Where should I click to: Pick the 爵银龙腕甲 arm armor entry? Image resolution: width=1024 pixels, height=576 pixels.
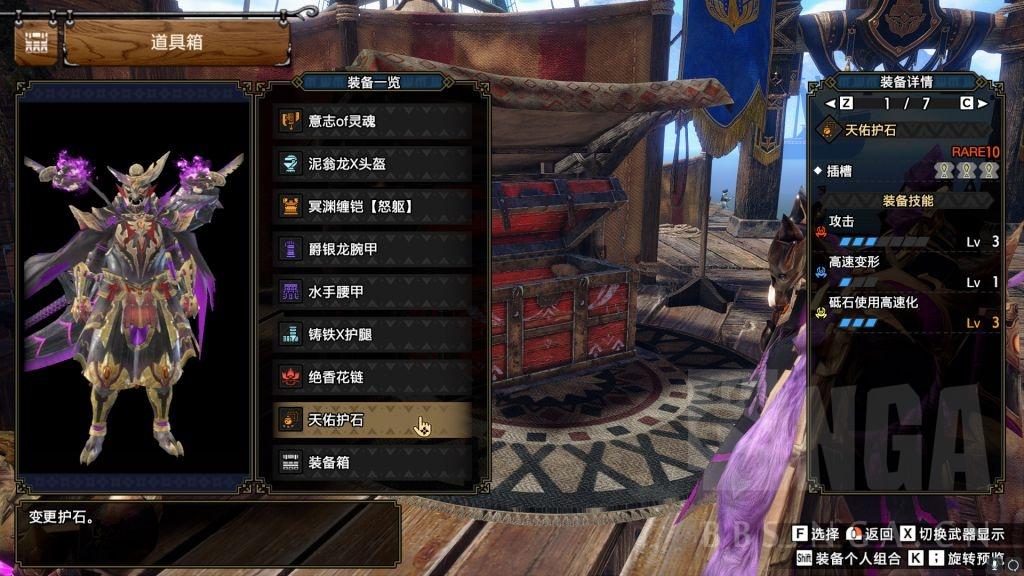tap(372, 249)
